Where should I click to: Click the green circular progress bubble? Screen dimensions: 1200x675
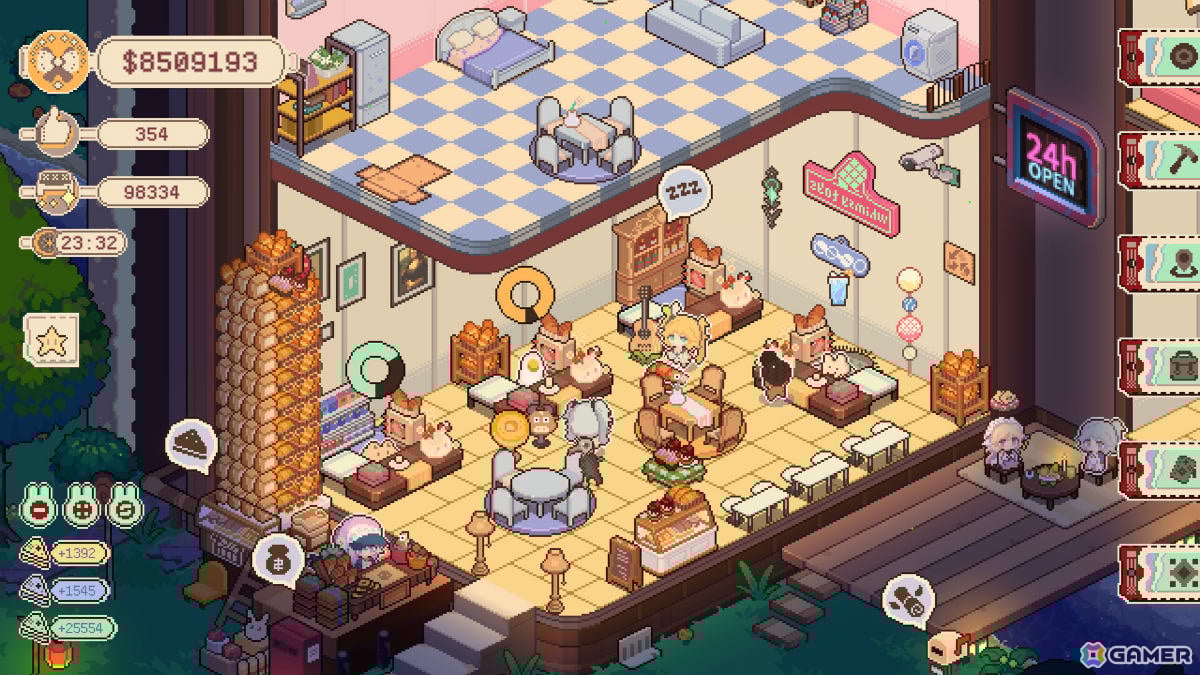click(x=376, y=369)
